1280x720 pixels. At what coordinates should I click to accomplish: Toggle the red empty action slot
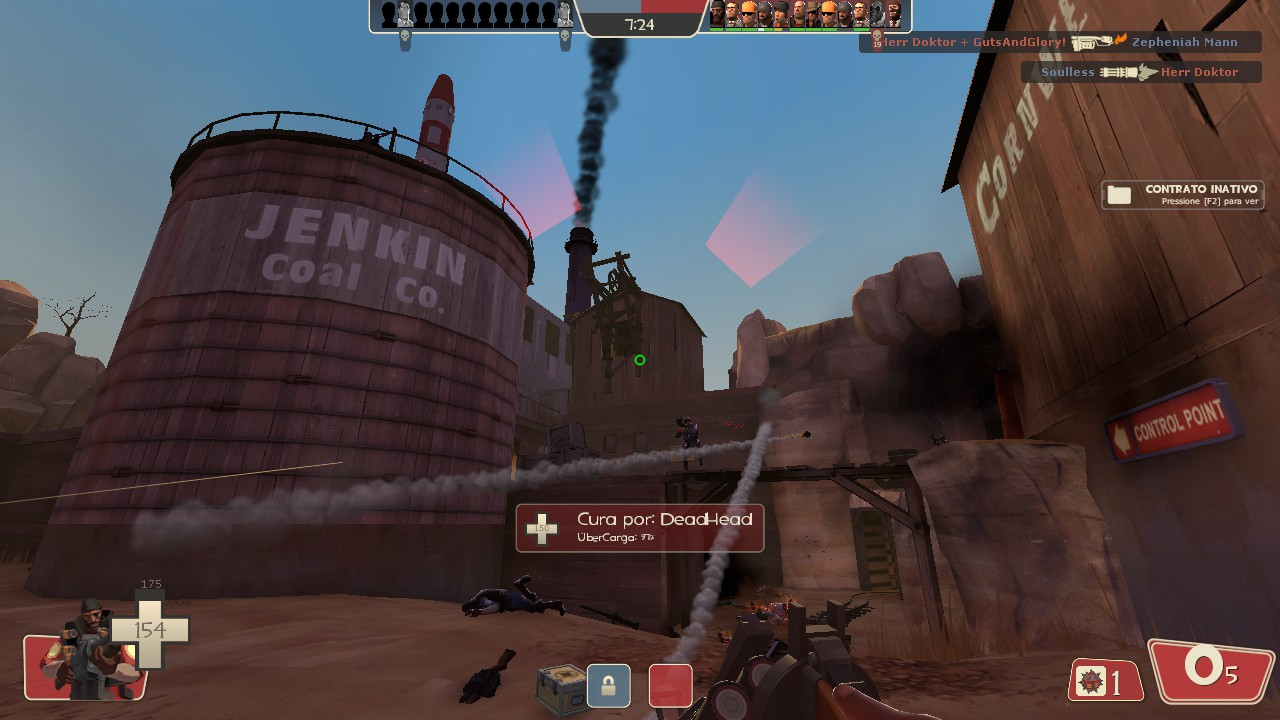coord(671,684)
